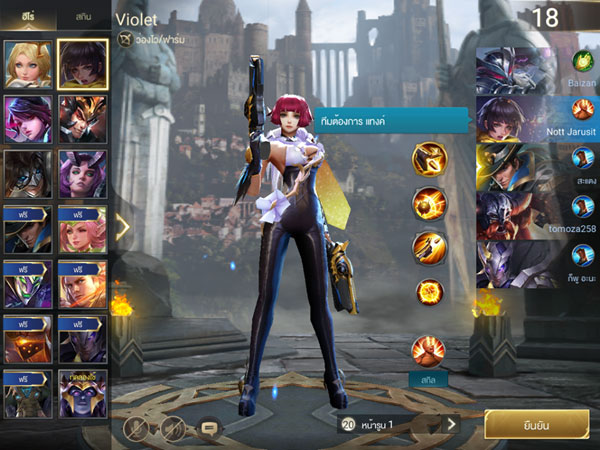Select Nott Jarusit's player row
This screenshot has height=450, width=600.
click(535, 117)
